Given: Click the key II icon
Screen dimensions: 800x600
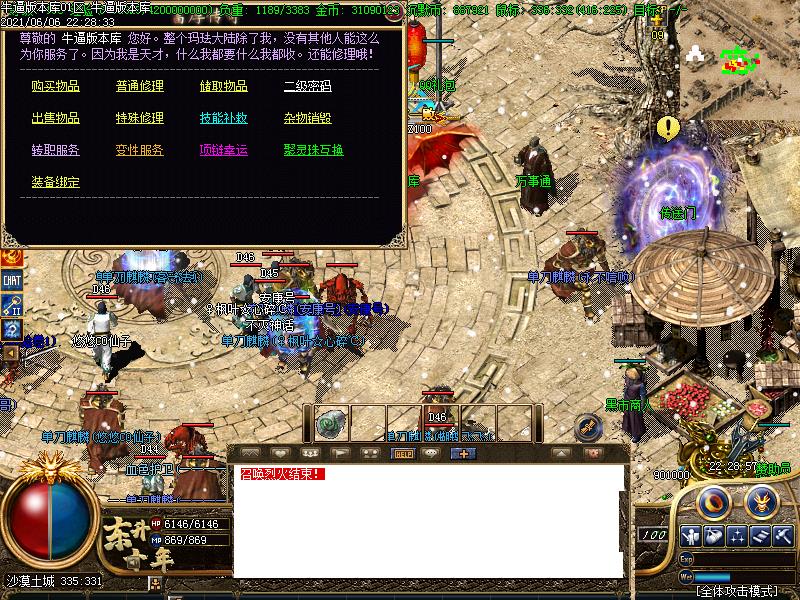Looking at the screenshot, I should (12, 304).
